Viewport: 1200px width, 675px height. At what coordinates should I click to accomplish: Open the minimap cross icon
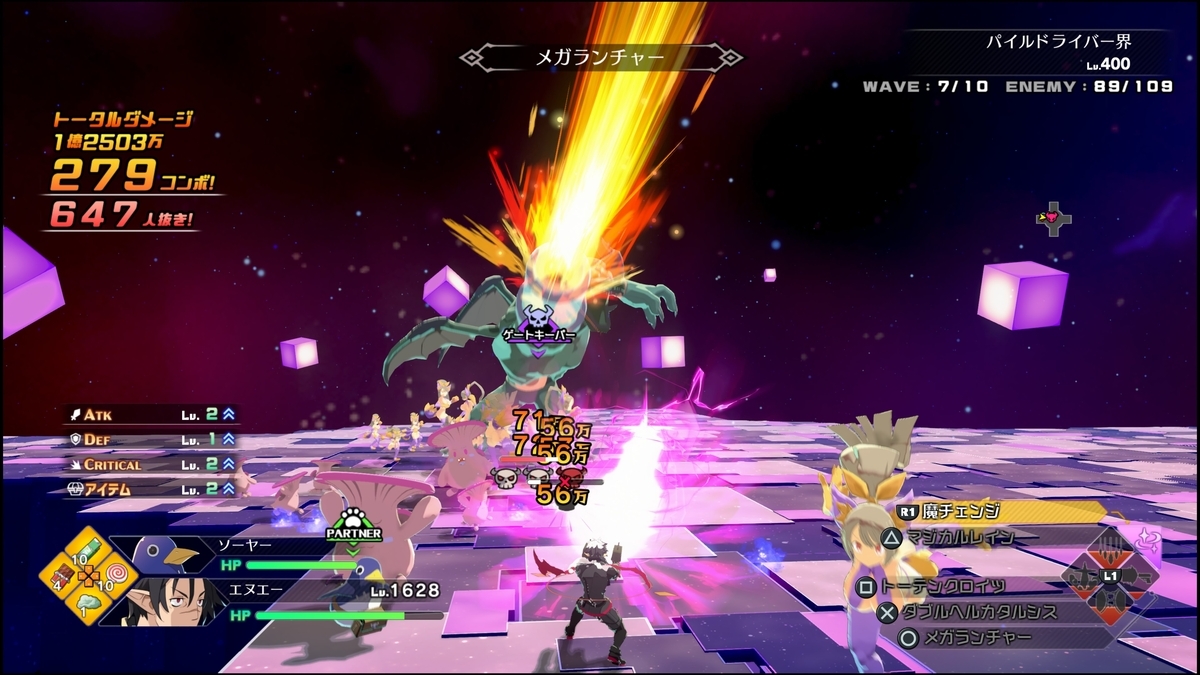(1054, 217)
